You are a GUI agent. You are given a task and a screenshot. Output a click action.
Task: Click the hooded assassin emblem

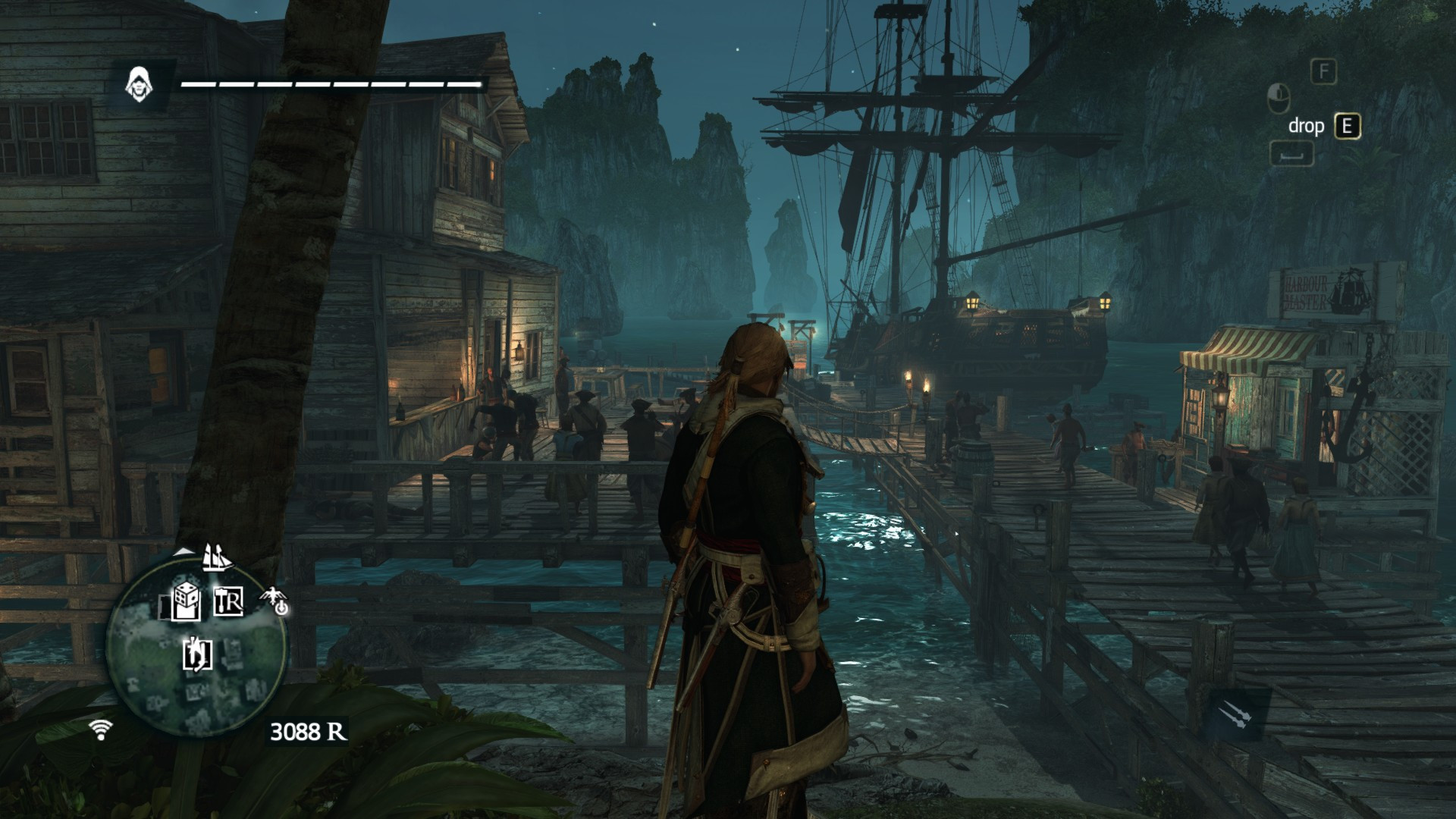(138, 83)
